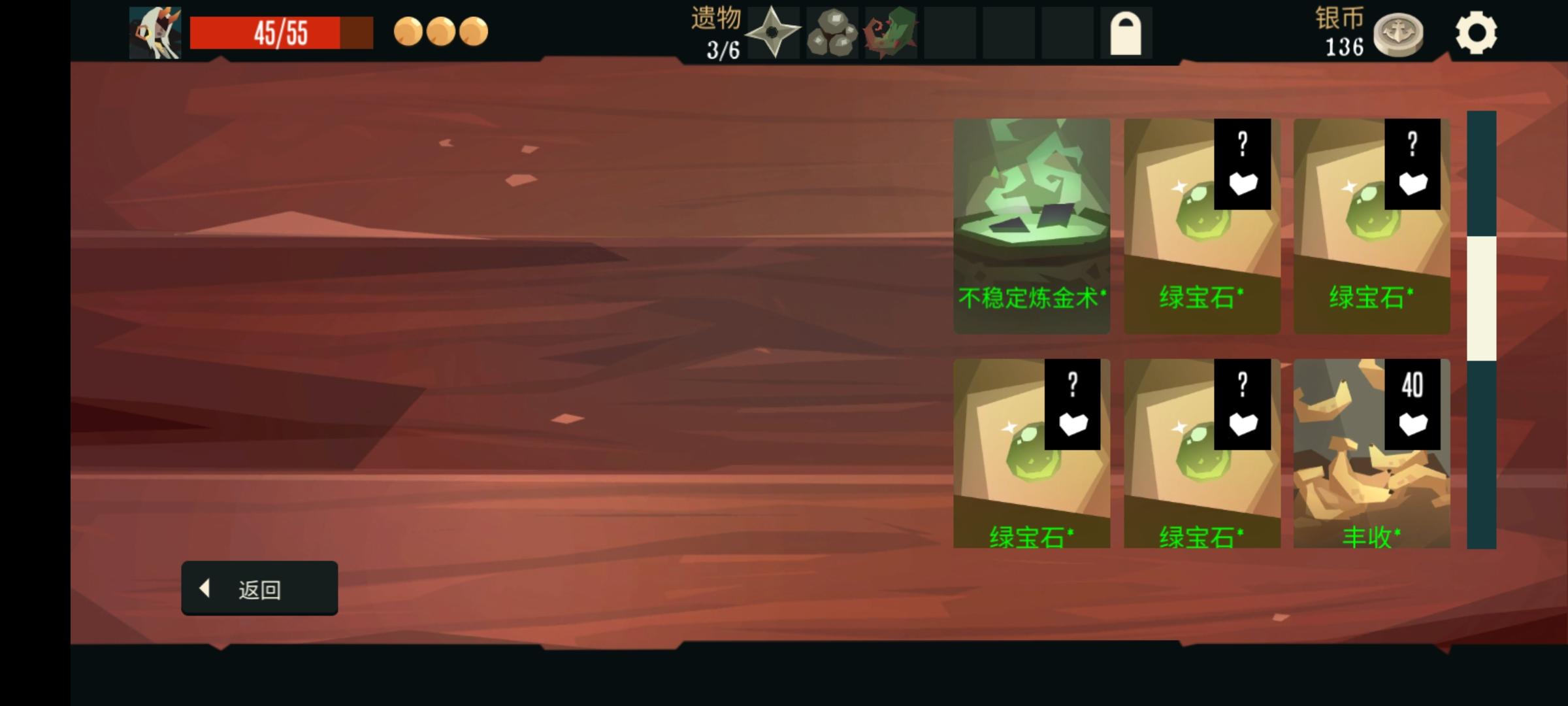Click the 45/55 health bar

coord(281,31)
